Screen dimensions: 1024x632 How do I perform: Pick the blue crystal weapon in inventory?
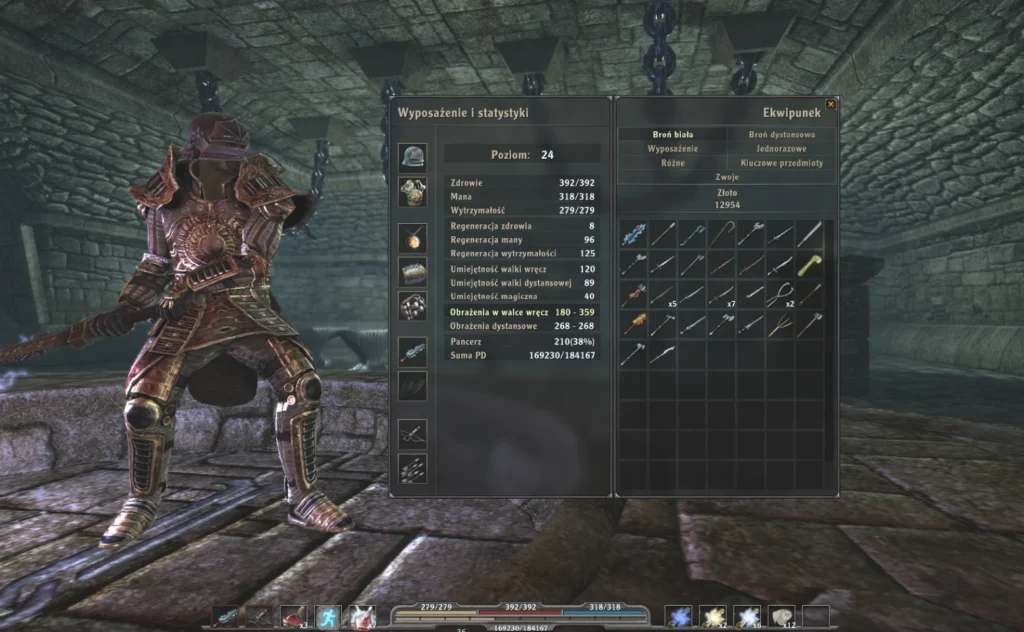633,235
